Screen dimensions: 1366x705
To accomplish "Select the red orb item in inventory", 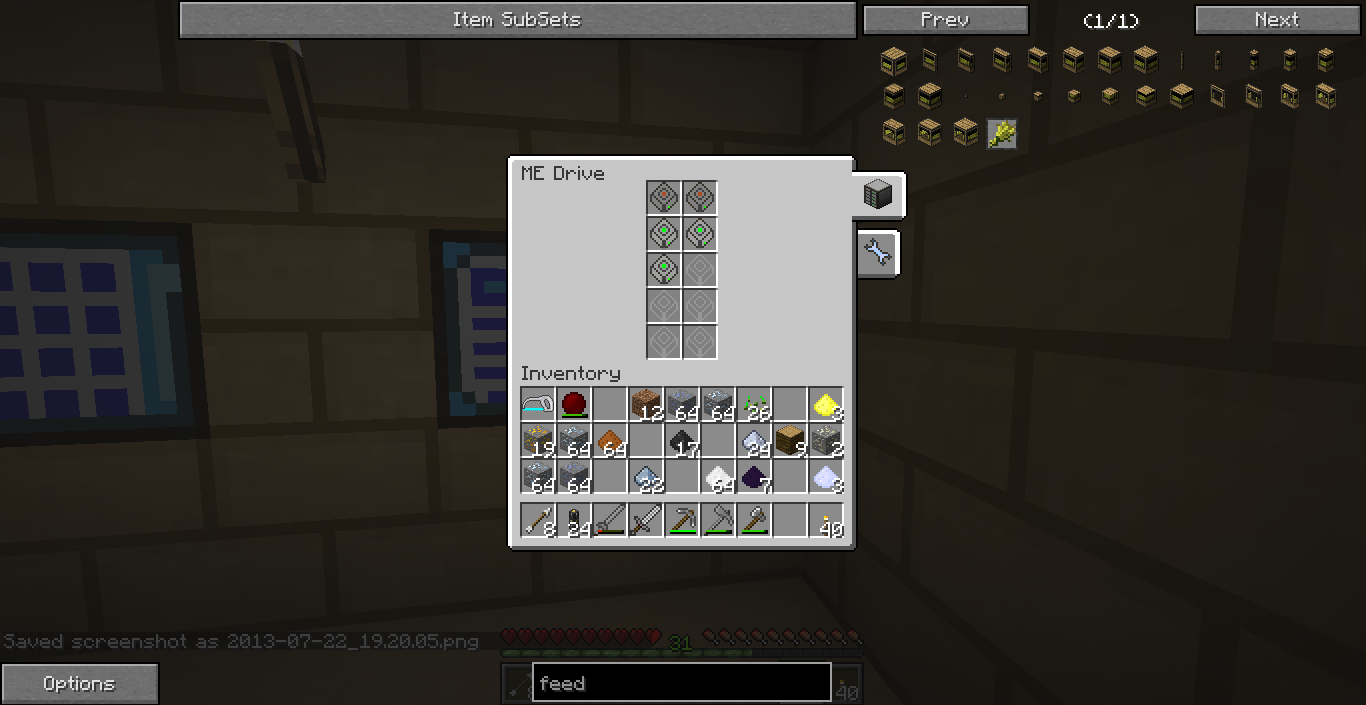I will coord(574,405).
